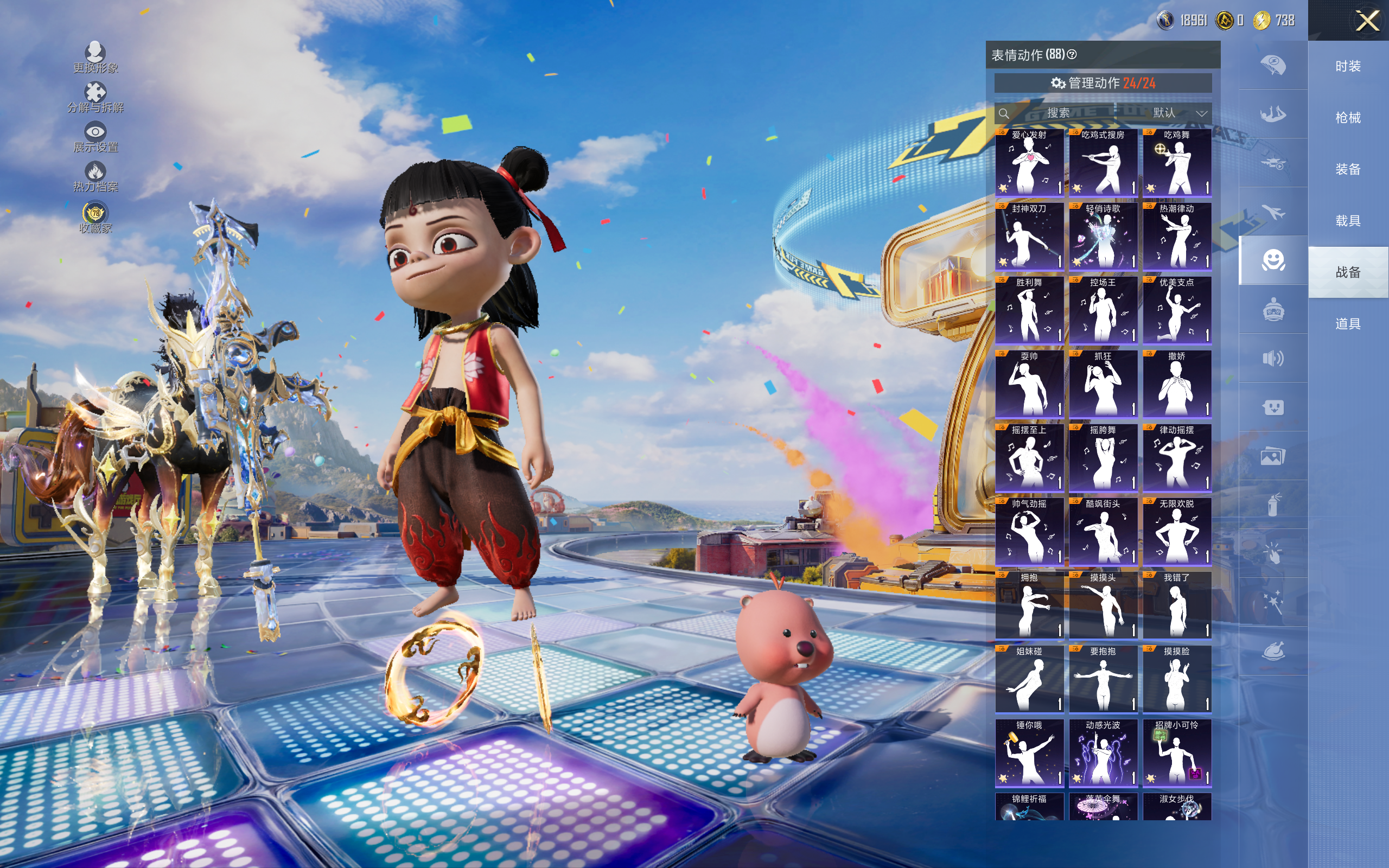Screen dimensions: 1389x868
Task: Open the 热力档案 flame icon
Action: point(95,176)
